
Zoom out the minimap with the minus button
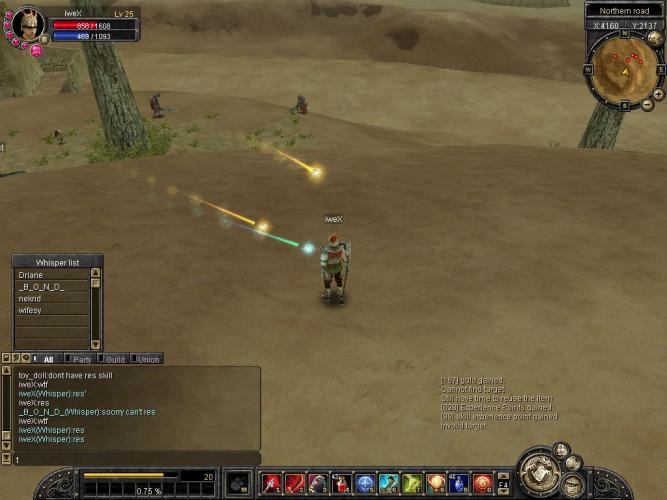(647, 104)
